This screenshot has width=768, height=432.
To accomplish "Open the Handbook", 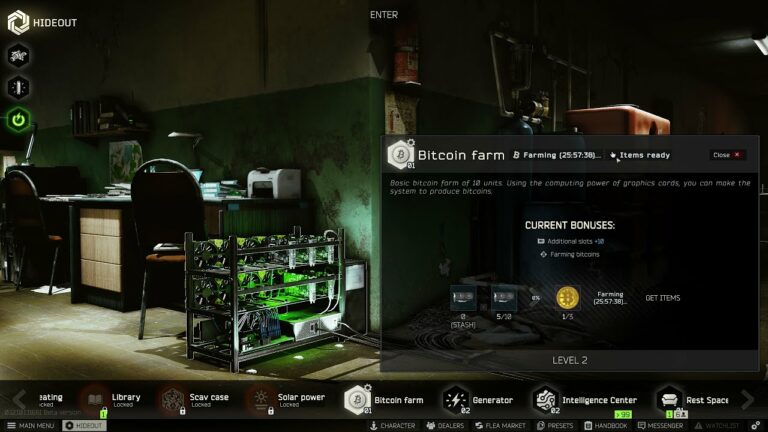I will click(x=605, y=426).
